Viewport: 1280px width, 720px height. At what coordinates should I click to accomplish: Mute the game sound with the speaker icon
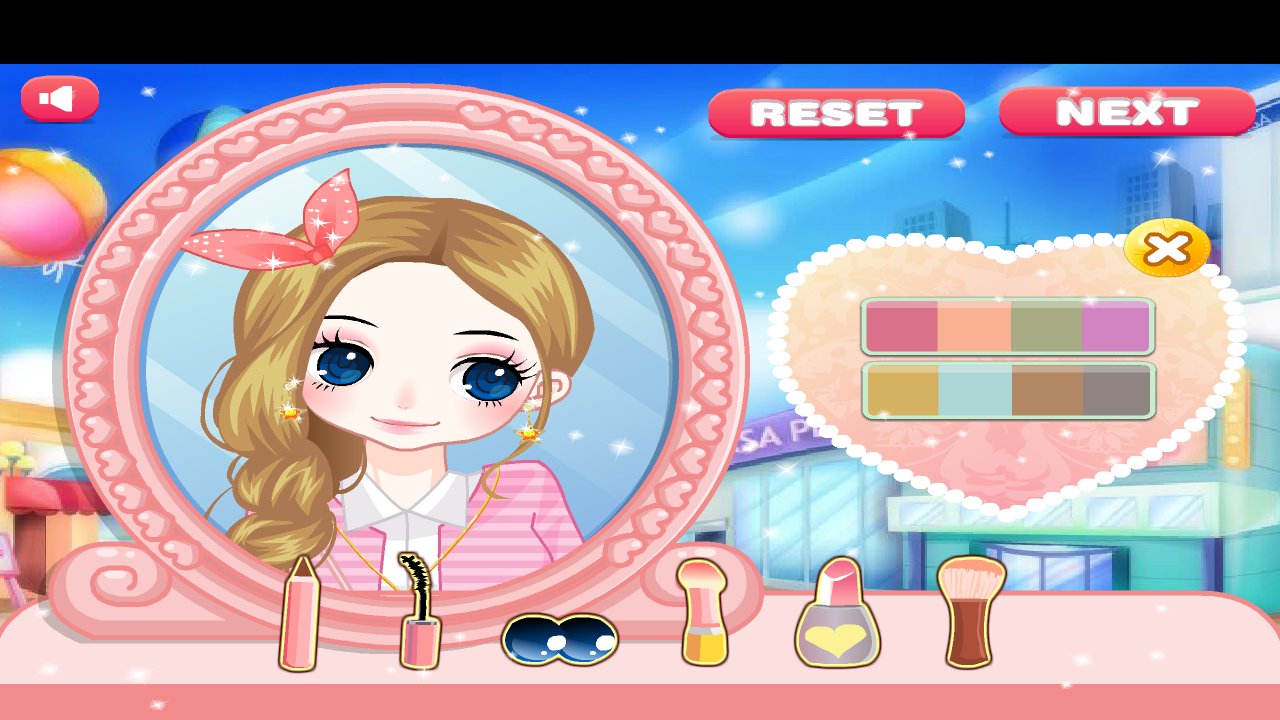pos(58,97)
